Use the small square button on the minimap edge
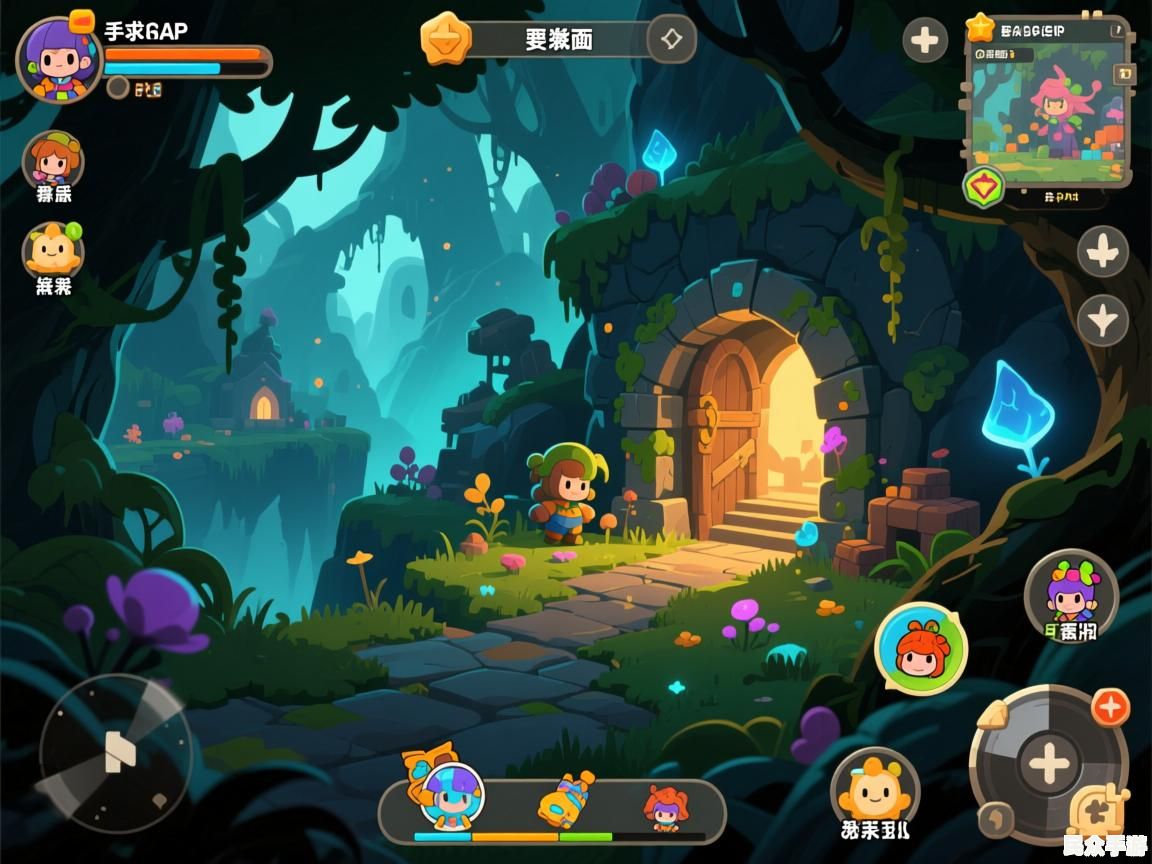This screenshot has height=864, width=1152. (x=1124, y=74)
